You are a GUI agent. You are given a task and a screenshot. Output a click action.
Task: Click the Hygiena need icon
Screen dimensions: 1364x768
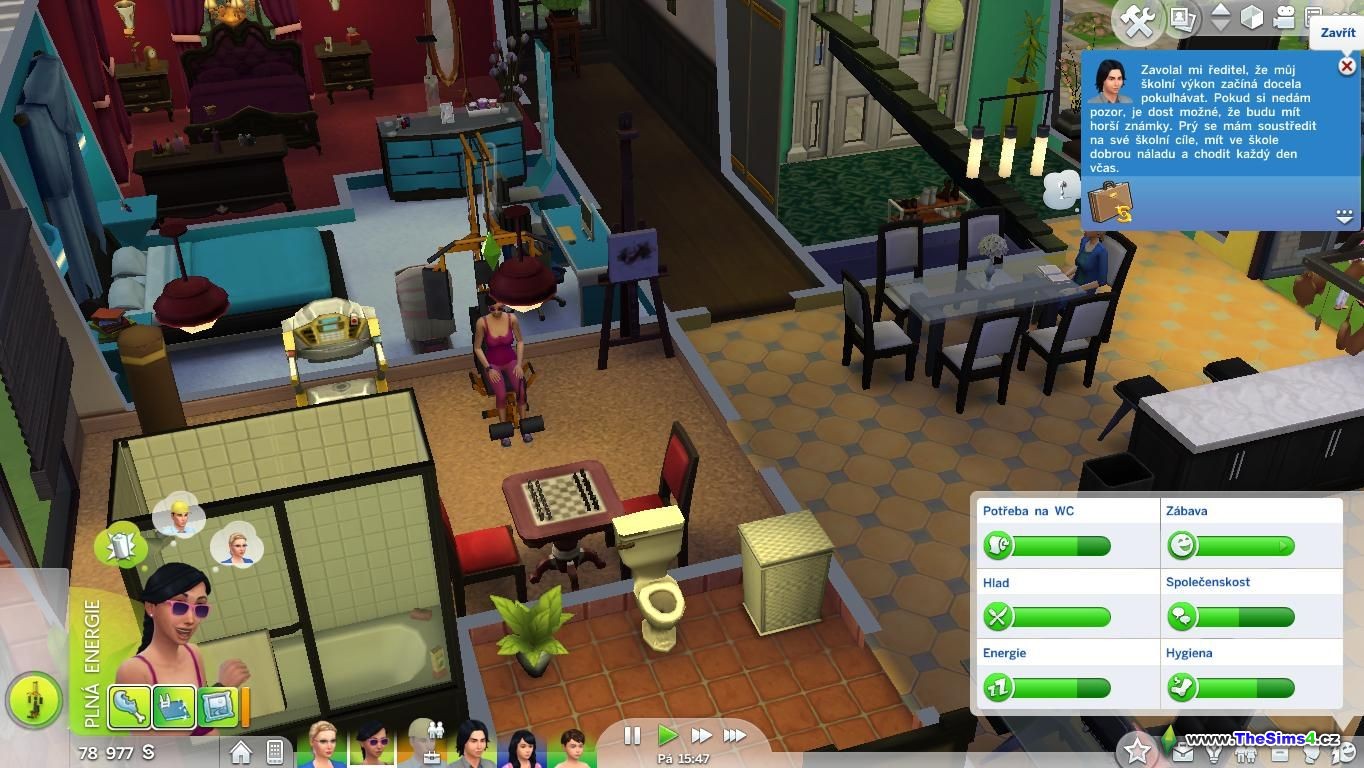point(1182,688)
